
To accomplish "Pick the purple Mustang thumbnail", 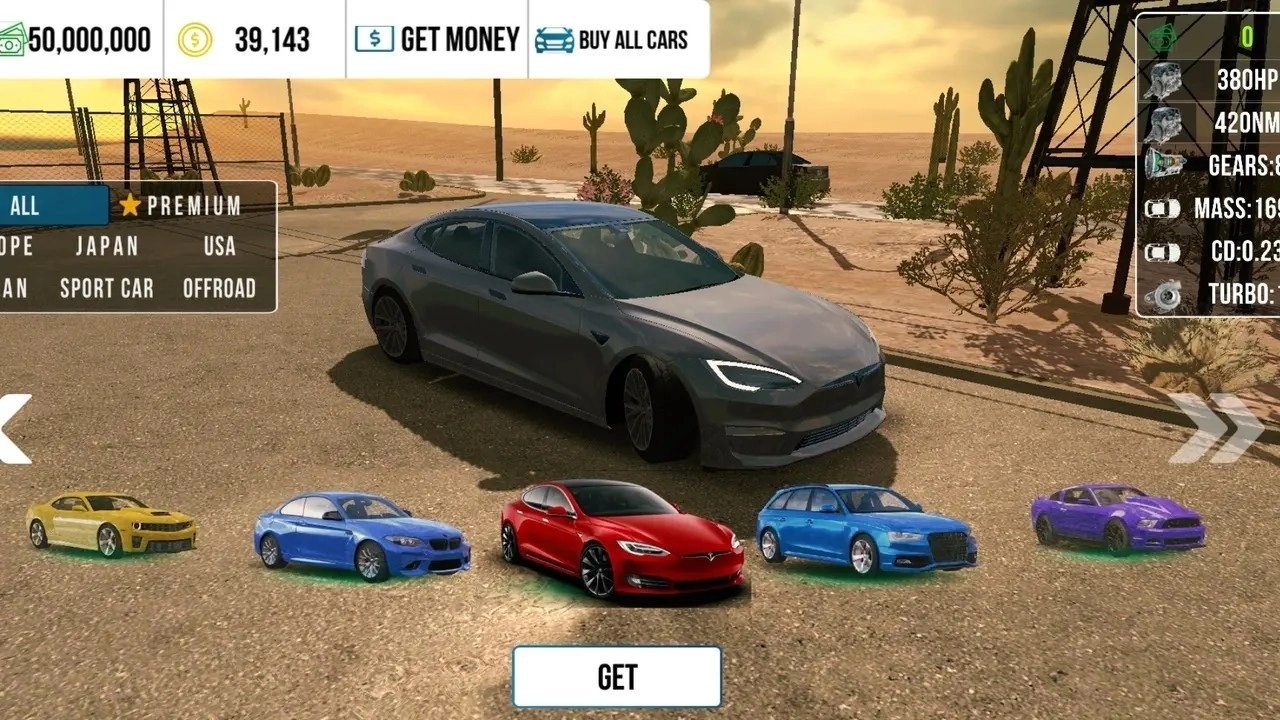I will (1118, 518).
